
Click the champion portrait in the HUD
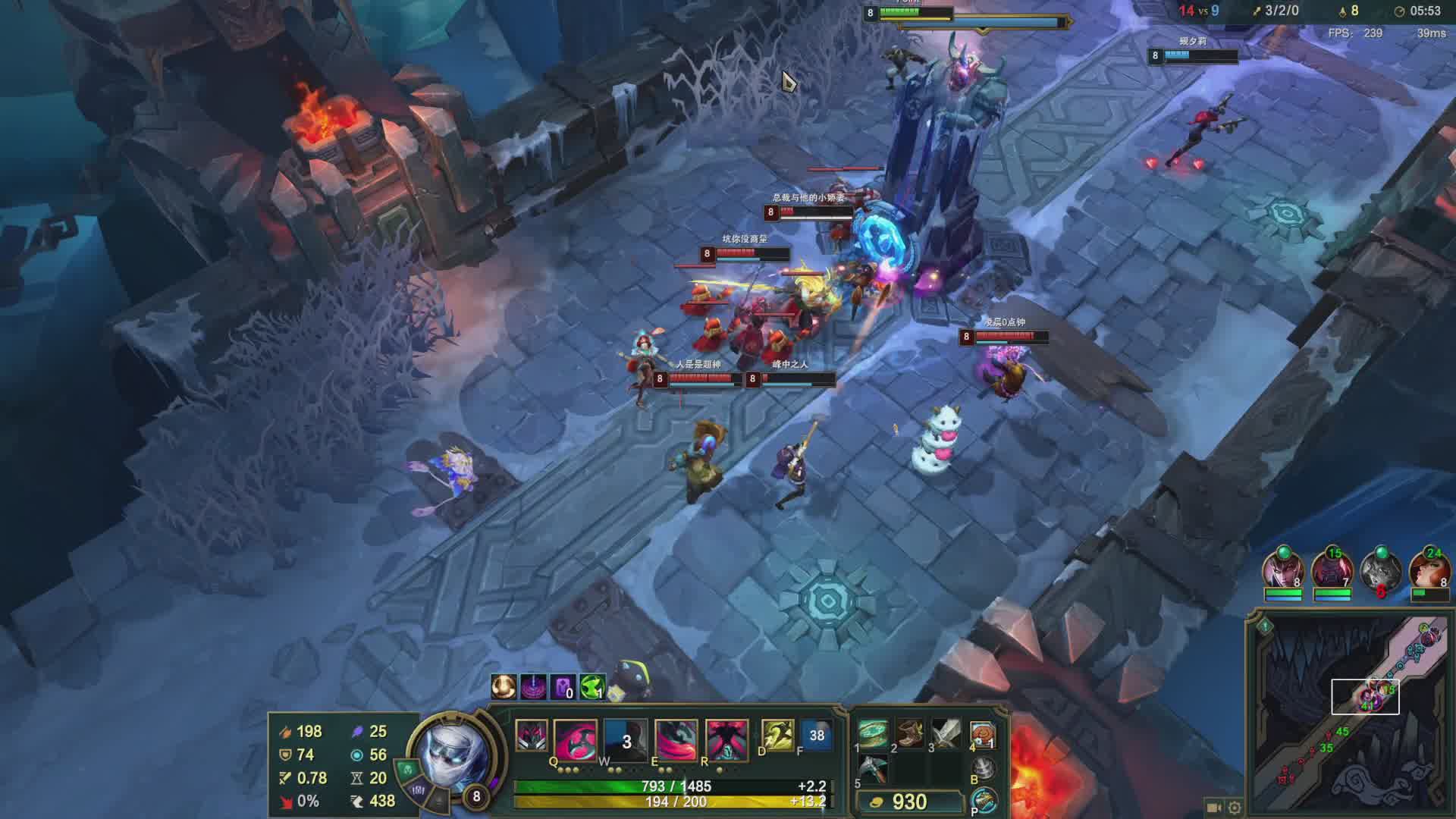(452, 755)
